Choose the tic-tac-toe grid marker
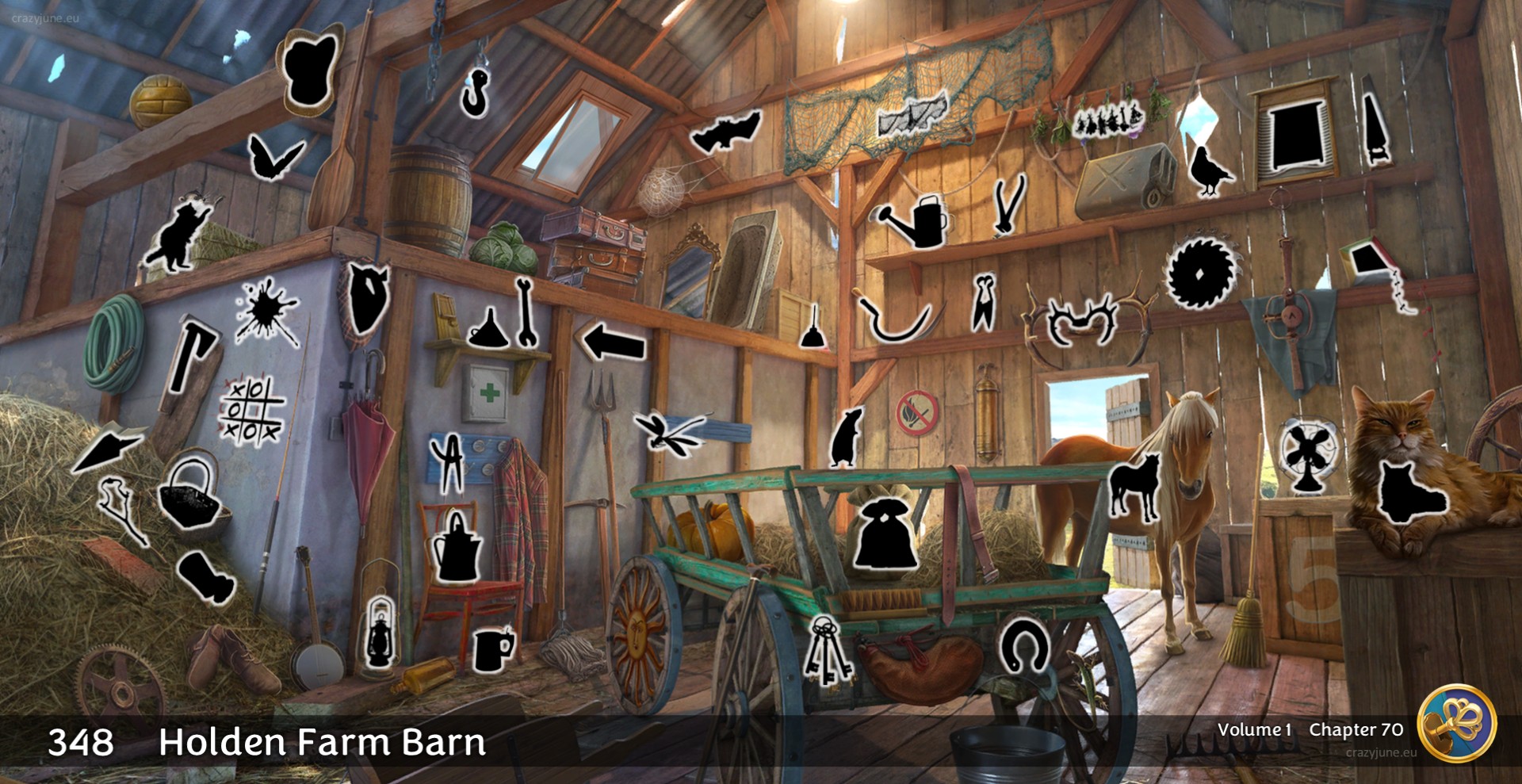The width and height of the screenshot is (1522, 784). [250, 411]
